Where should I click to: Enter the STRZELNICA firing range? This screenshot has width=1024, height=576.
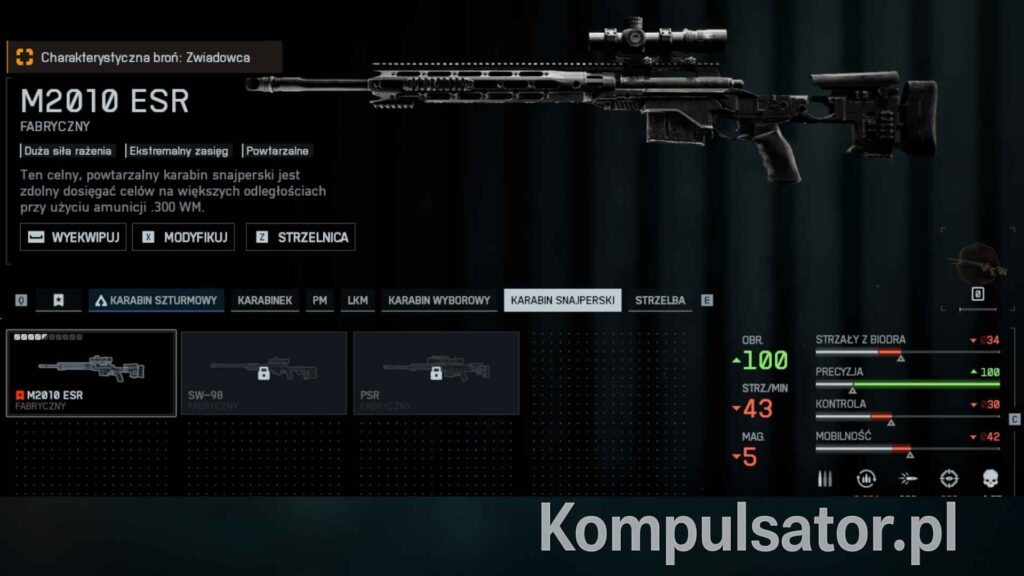click(301, 237)
